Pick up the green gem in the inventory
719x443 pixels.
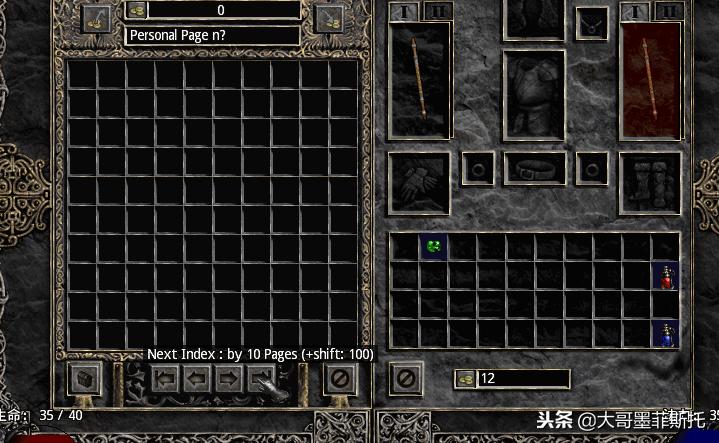pos(434,246)
